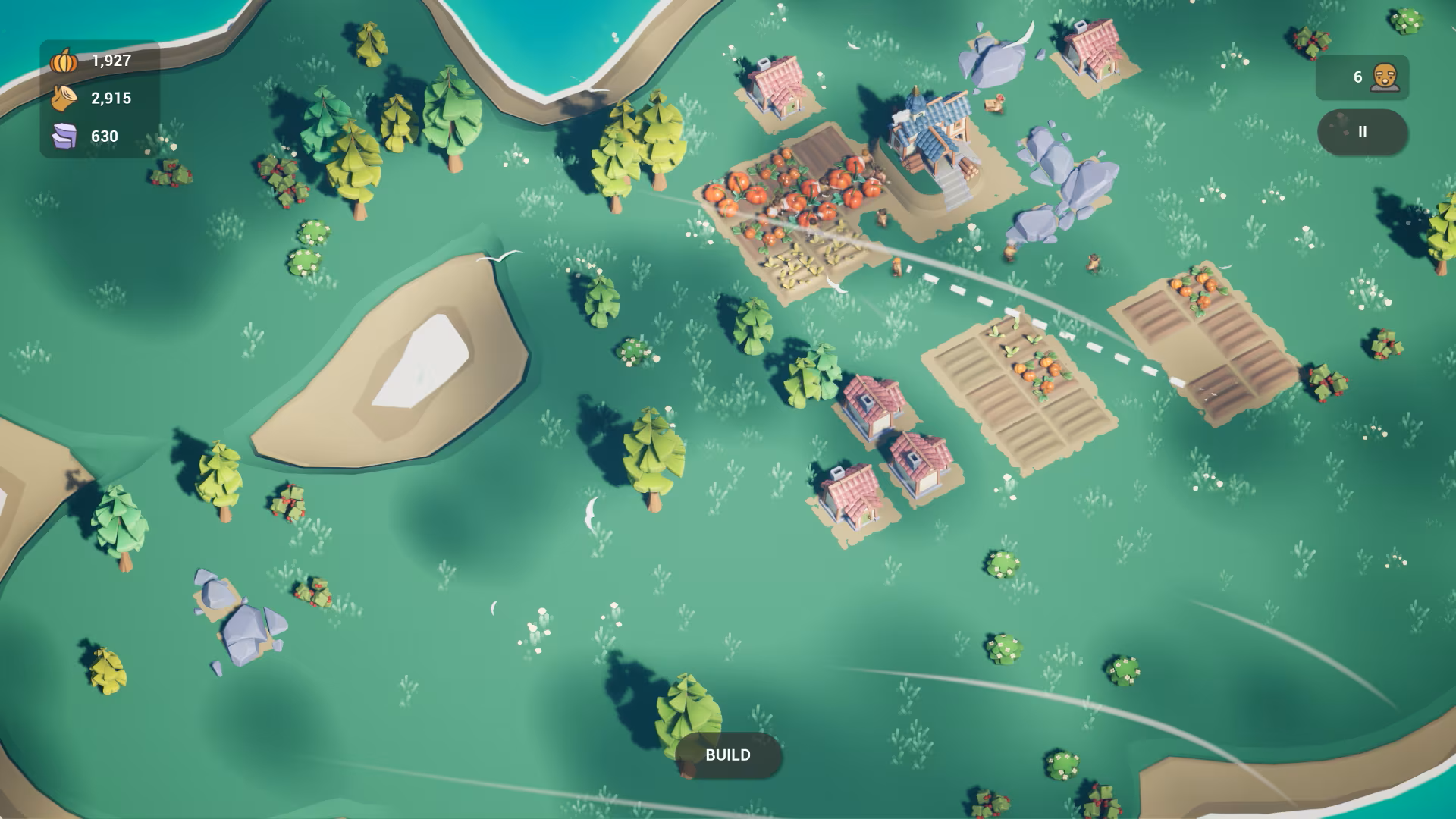Pause the game with the II toggle
The image size is (1456, 819).
click(1363, 131)
